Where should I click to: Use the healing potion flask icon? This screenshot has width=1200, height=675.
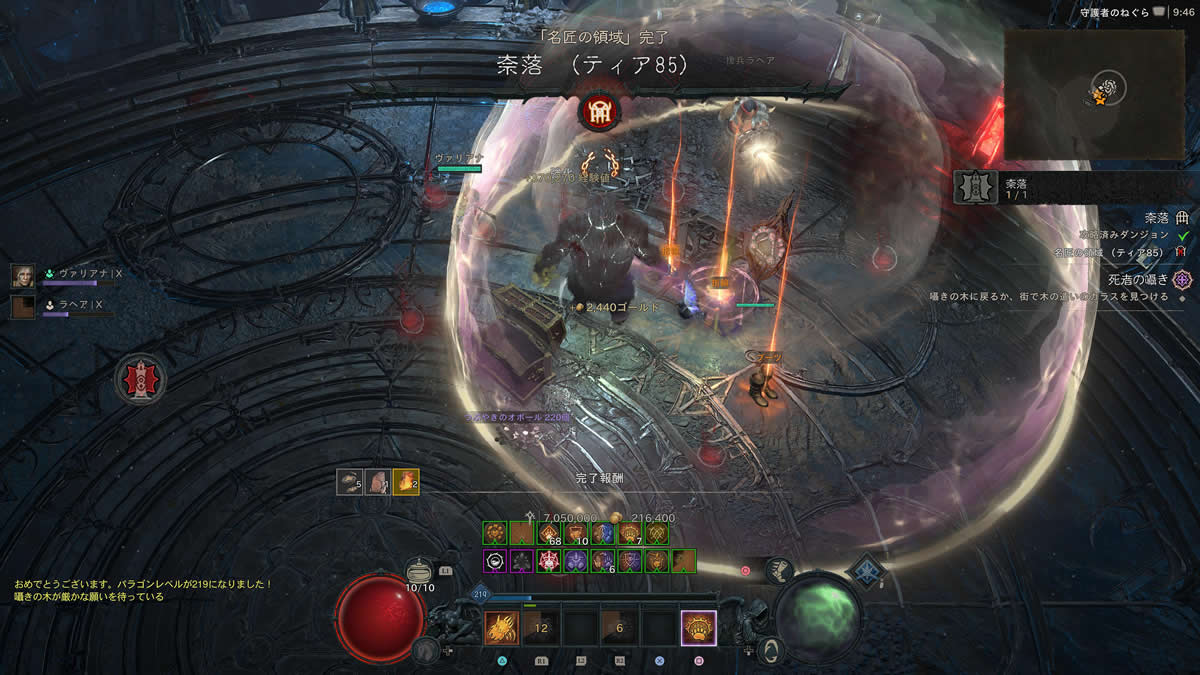(421, 568)
